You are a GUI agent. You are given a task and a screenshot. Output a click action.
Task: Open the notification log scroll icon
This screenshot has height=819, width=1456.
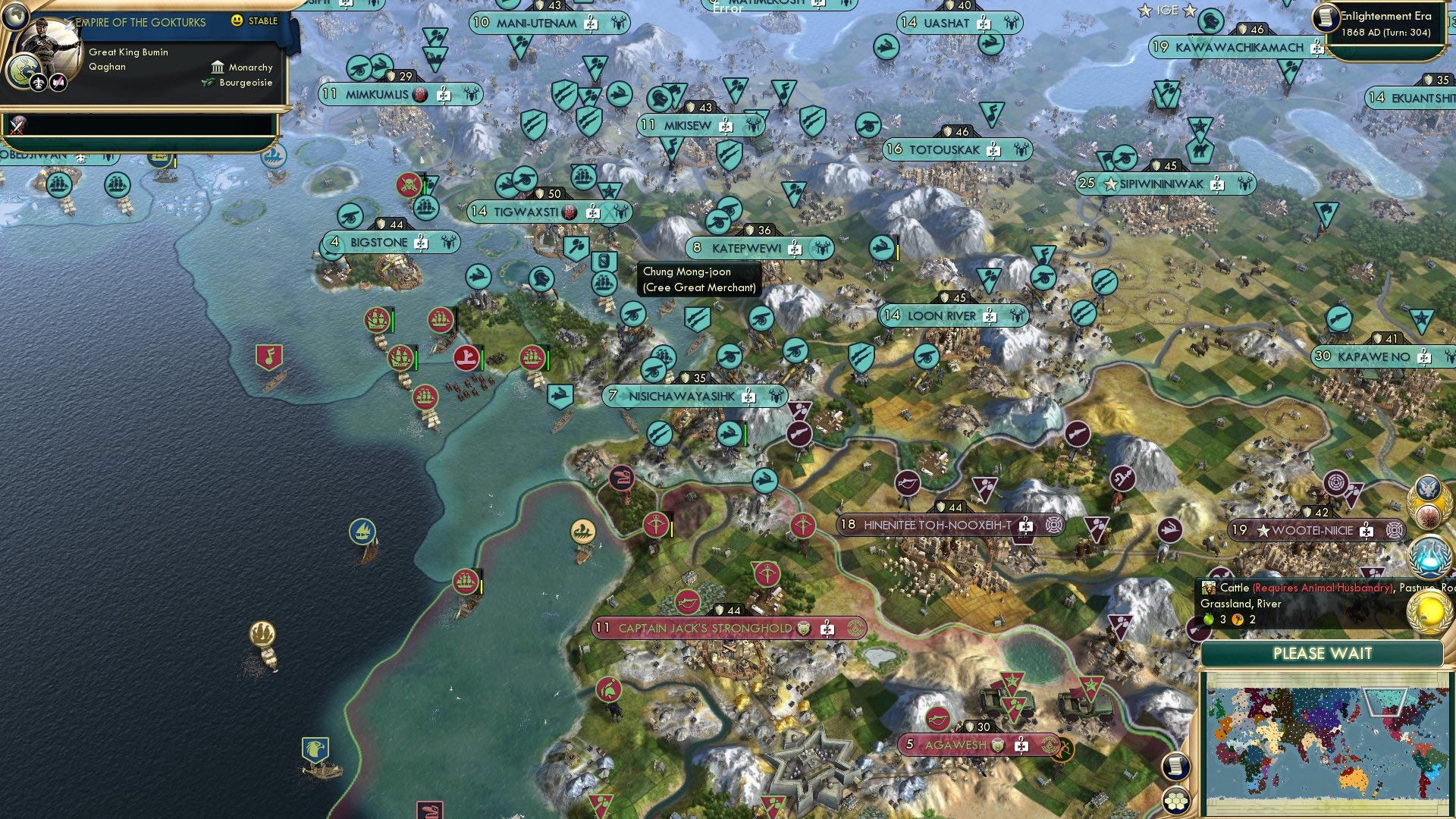pyautogui.click(x=1175, y=766)
